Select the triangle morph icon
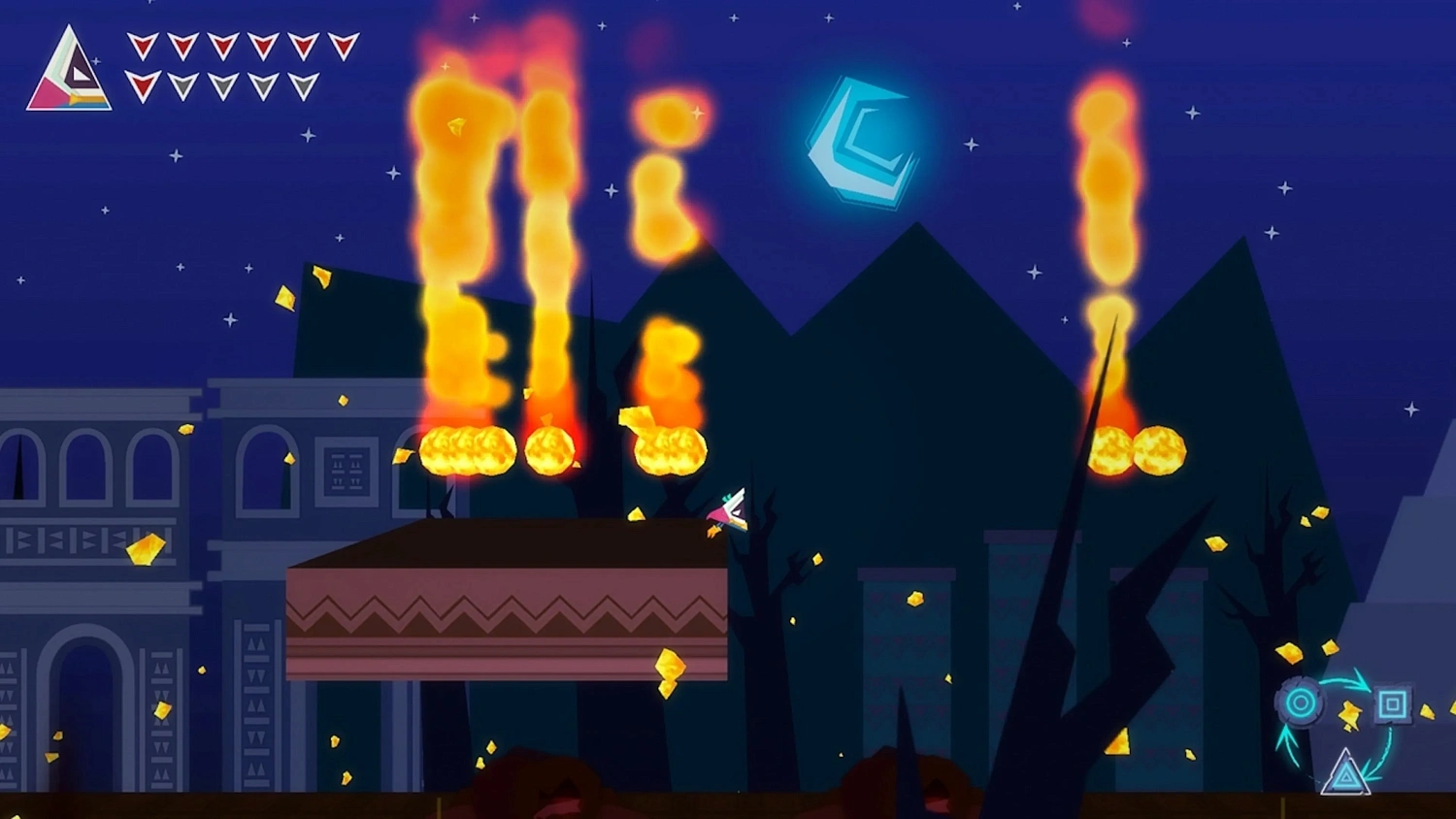This screenshot has width=1456, height=819. [x=1346, y=776]
